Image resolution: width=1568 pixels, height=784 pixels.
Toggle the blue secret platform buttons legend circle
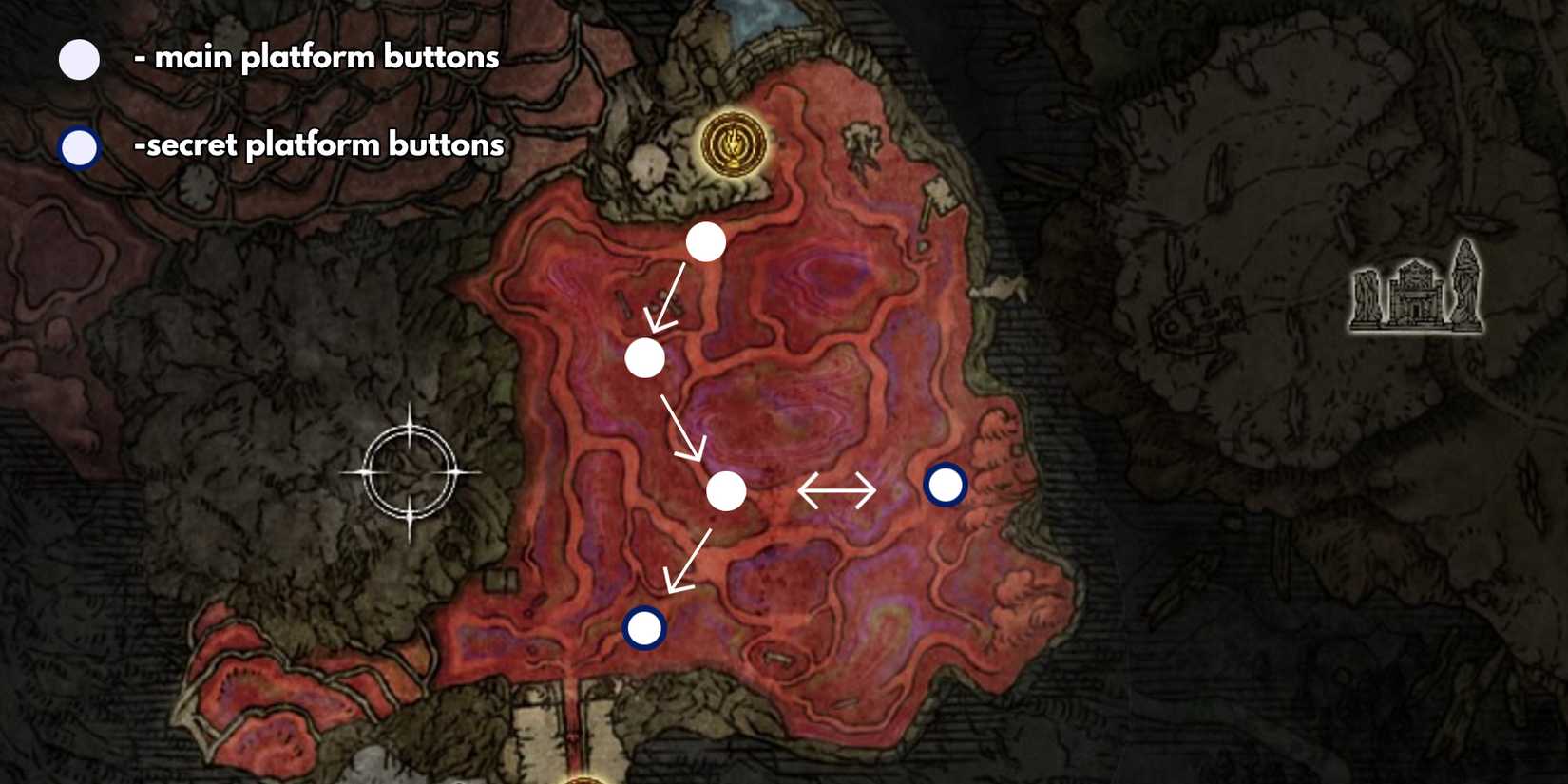pyautogui.click(x=78, y=147)
